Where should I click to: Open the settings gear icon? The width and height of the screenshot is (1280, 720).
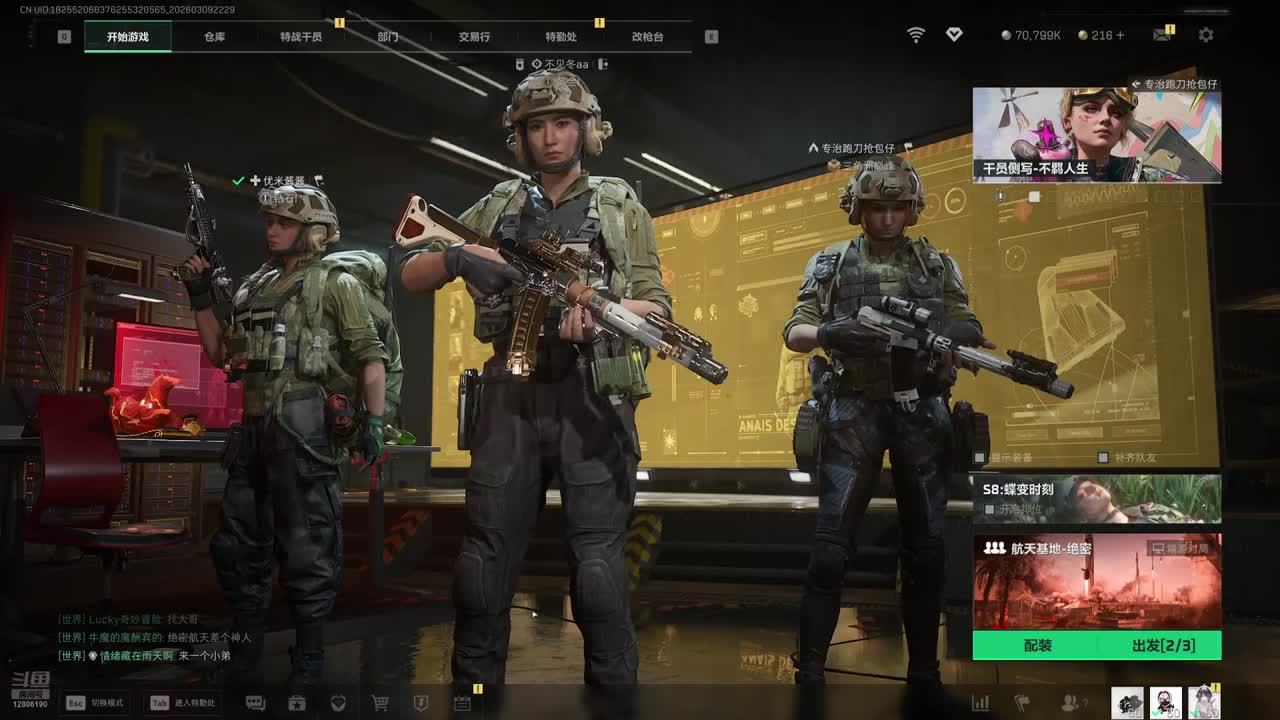coord(1206,35)
